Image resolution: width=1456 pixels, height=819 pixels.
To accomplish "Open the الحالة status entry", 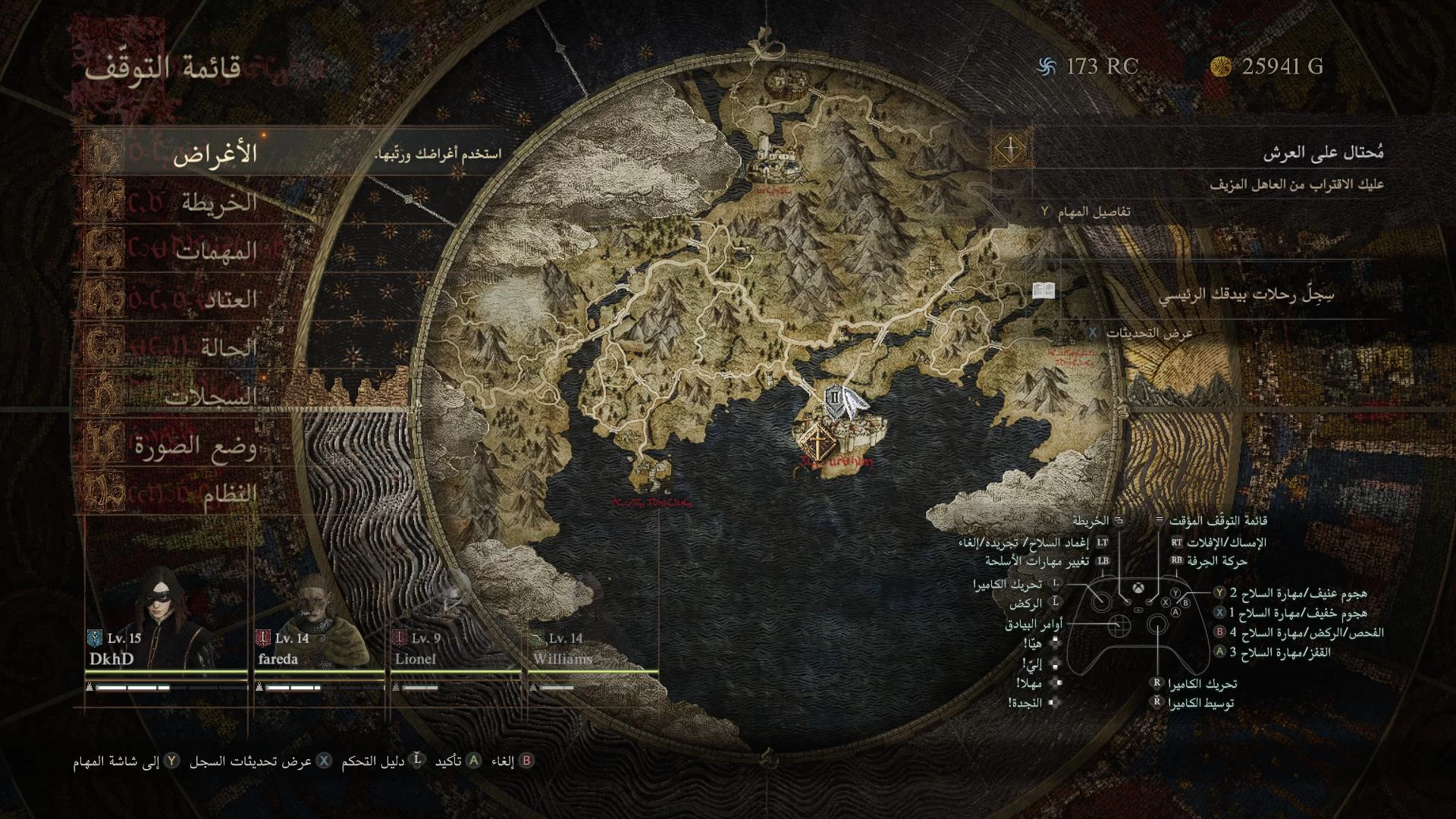I will (228, 348).
